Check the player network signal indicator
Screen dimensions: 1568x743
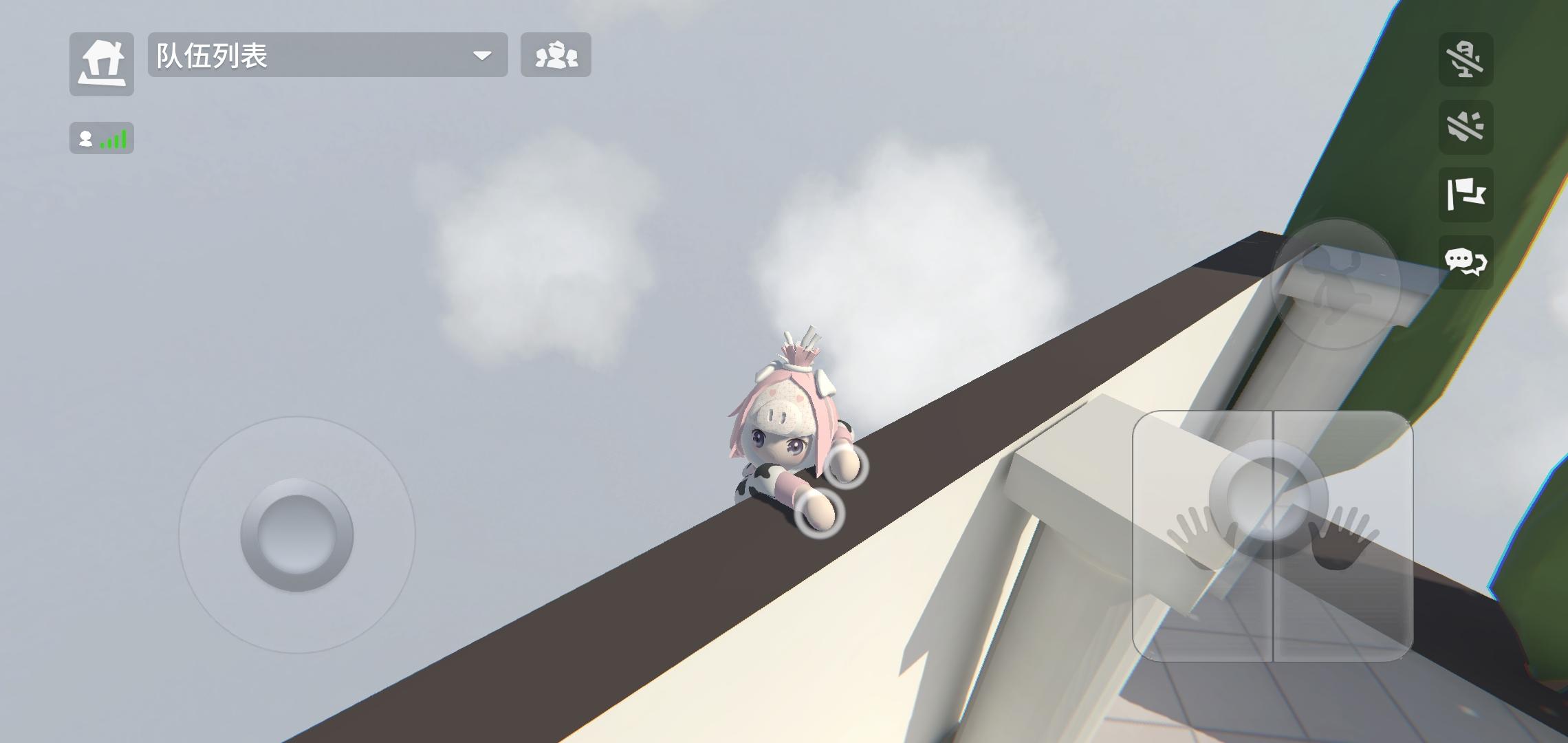coord(101,137)
